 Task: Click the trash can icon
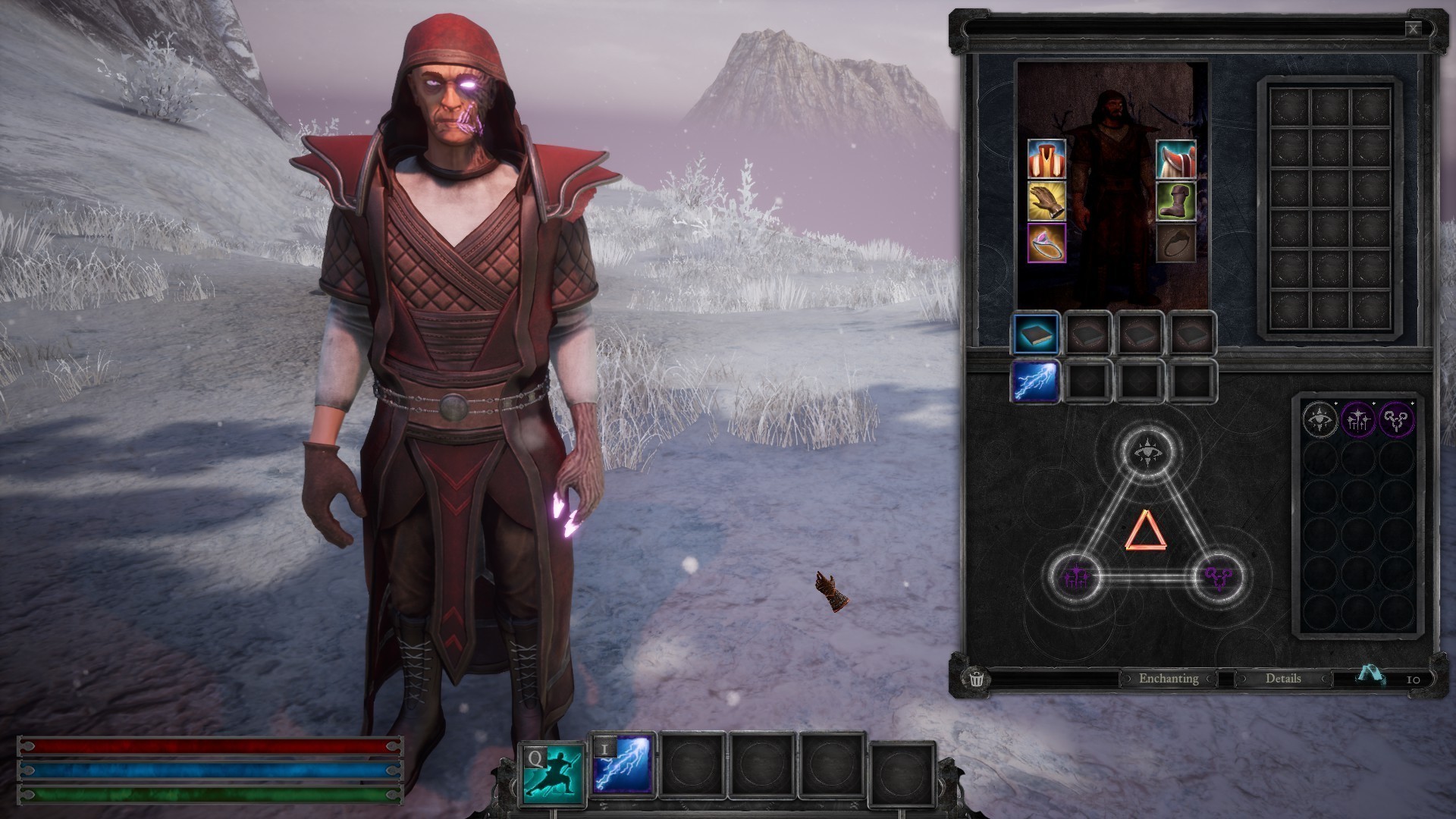(x=977, y=678)
